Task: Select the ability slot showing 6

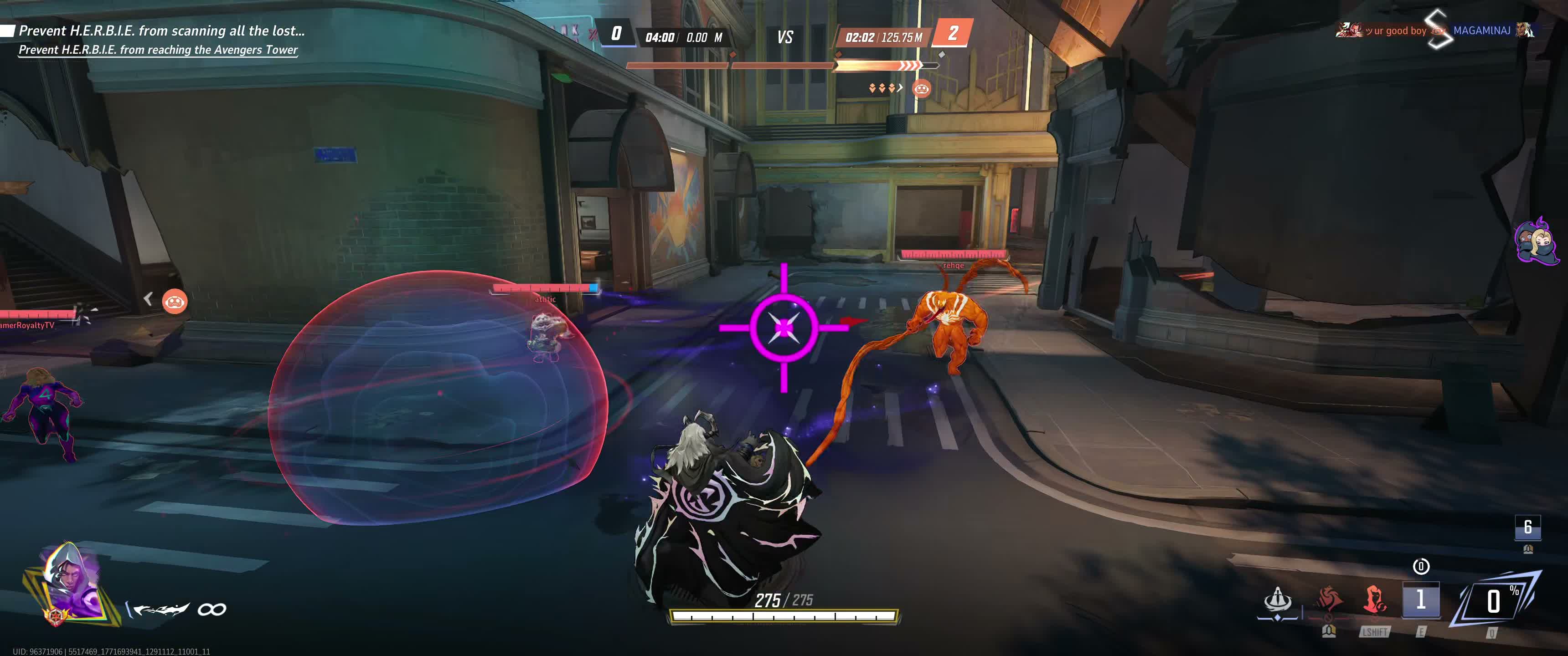Action: point(1527,527)
